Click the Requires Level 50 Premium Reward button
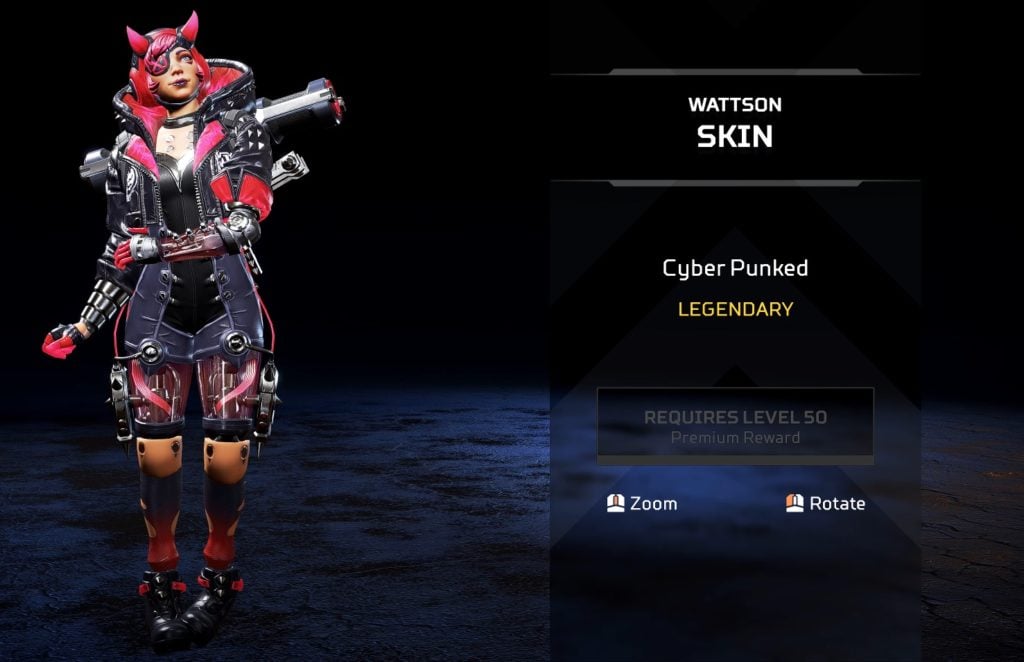 pyautogui.click(x=735, y=426)
